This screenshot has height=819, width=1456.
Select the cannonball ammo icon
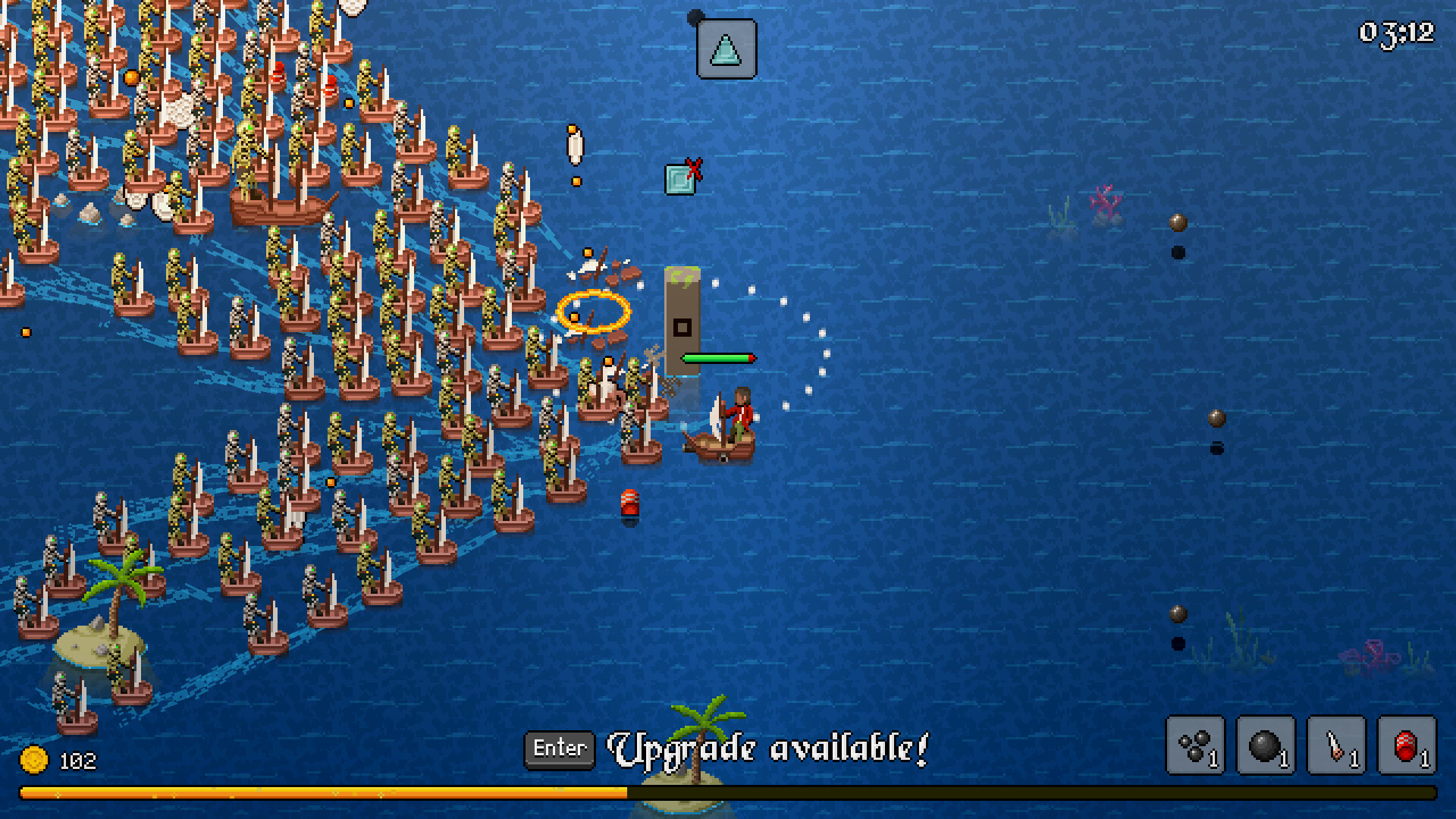[x=1265, y=745]
